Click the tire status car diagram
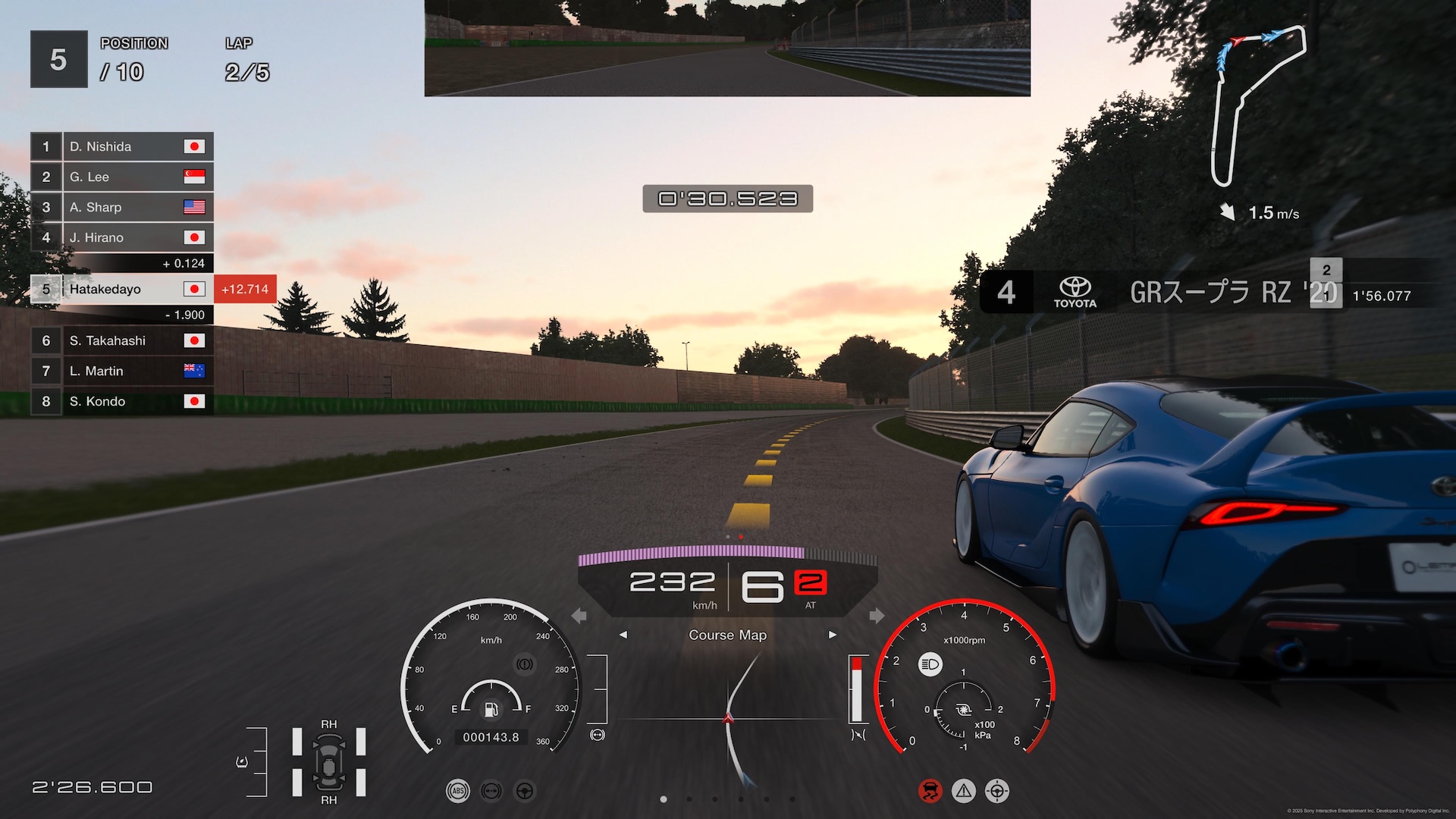The height and width of the screenshot is (819, 1456). coord(329,762)
